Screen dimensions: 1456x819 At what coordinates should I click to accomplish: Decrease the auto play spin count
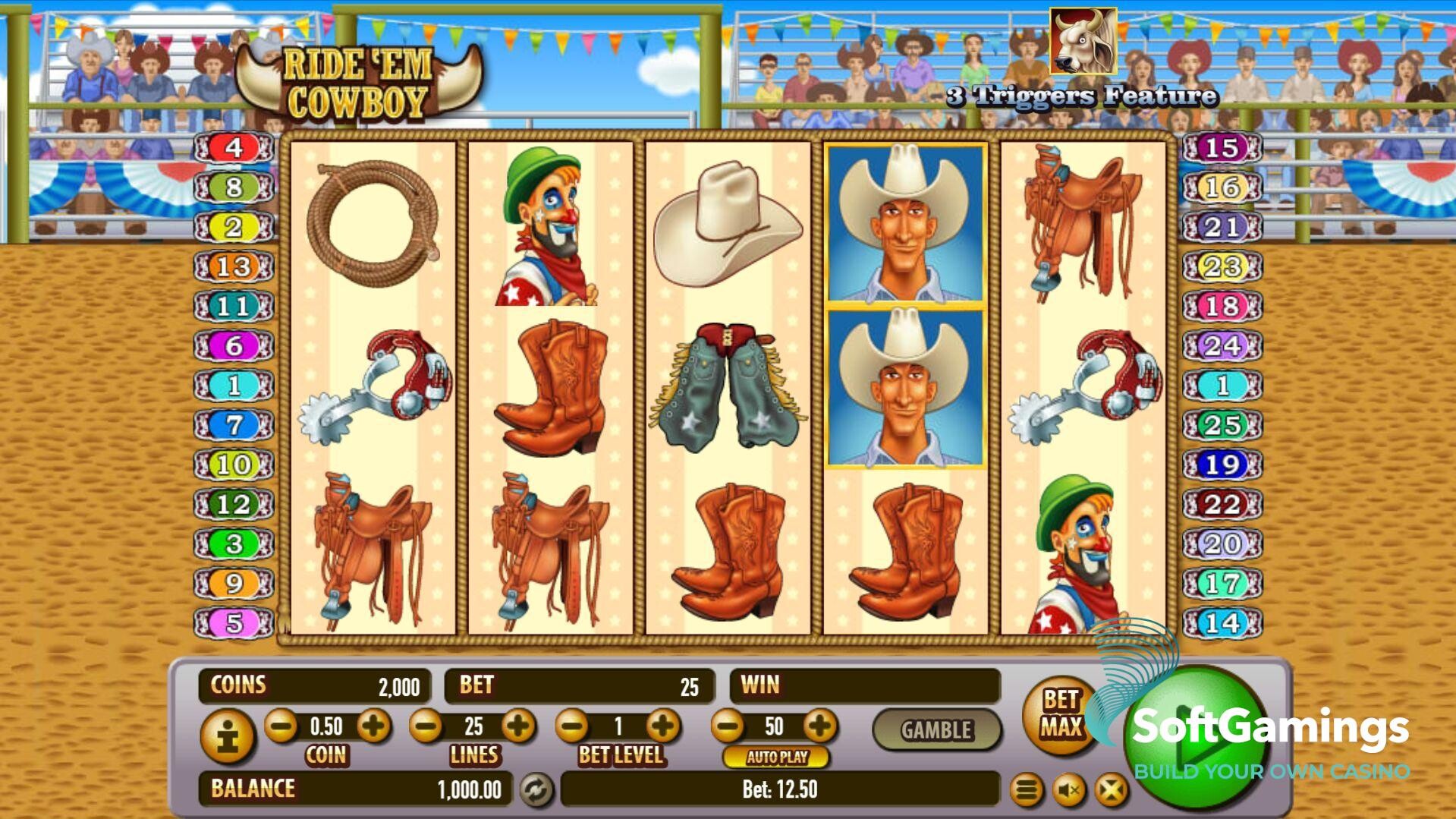tap(728, 726)
